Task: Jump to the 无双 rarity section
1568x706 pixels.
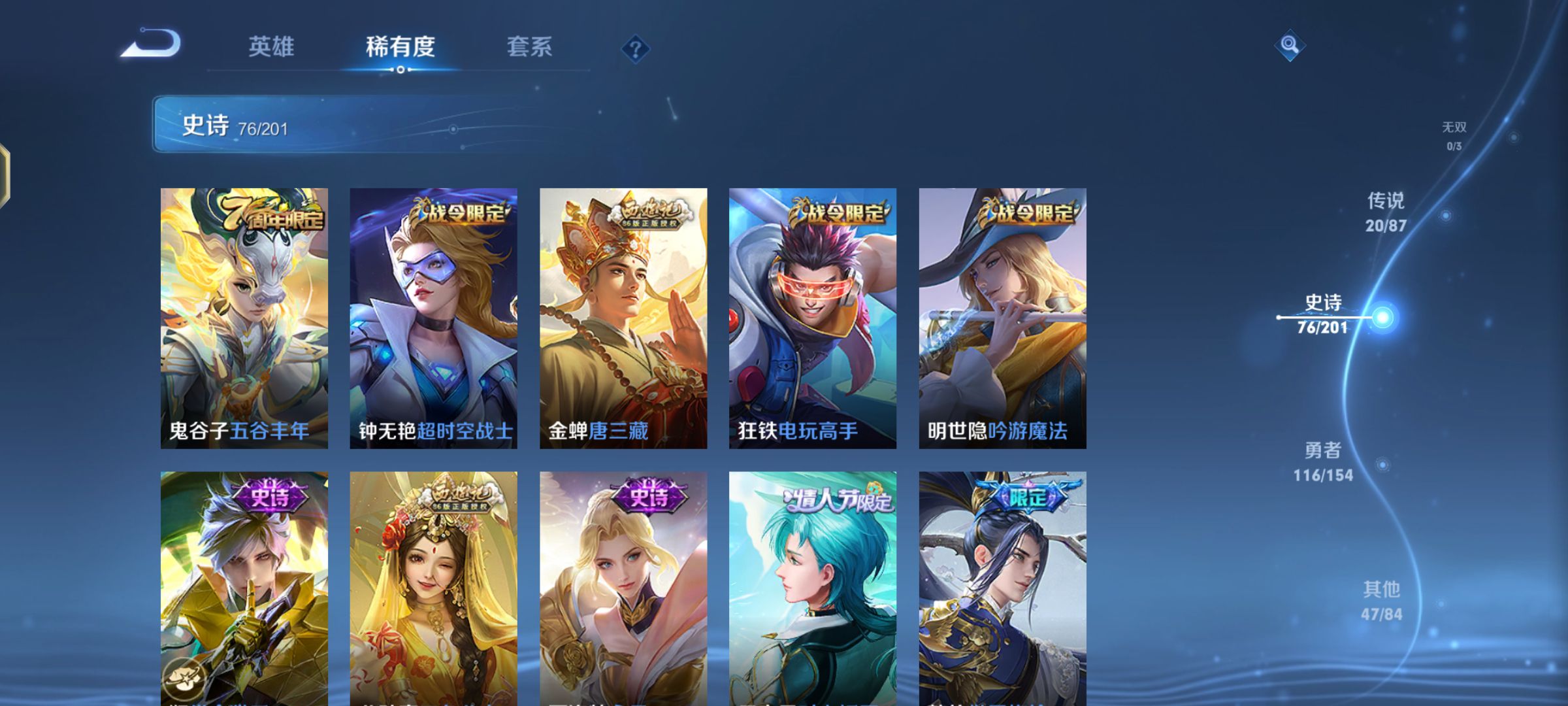Action: tap(1454, 135)
